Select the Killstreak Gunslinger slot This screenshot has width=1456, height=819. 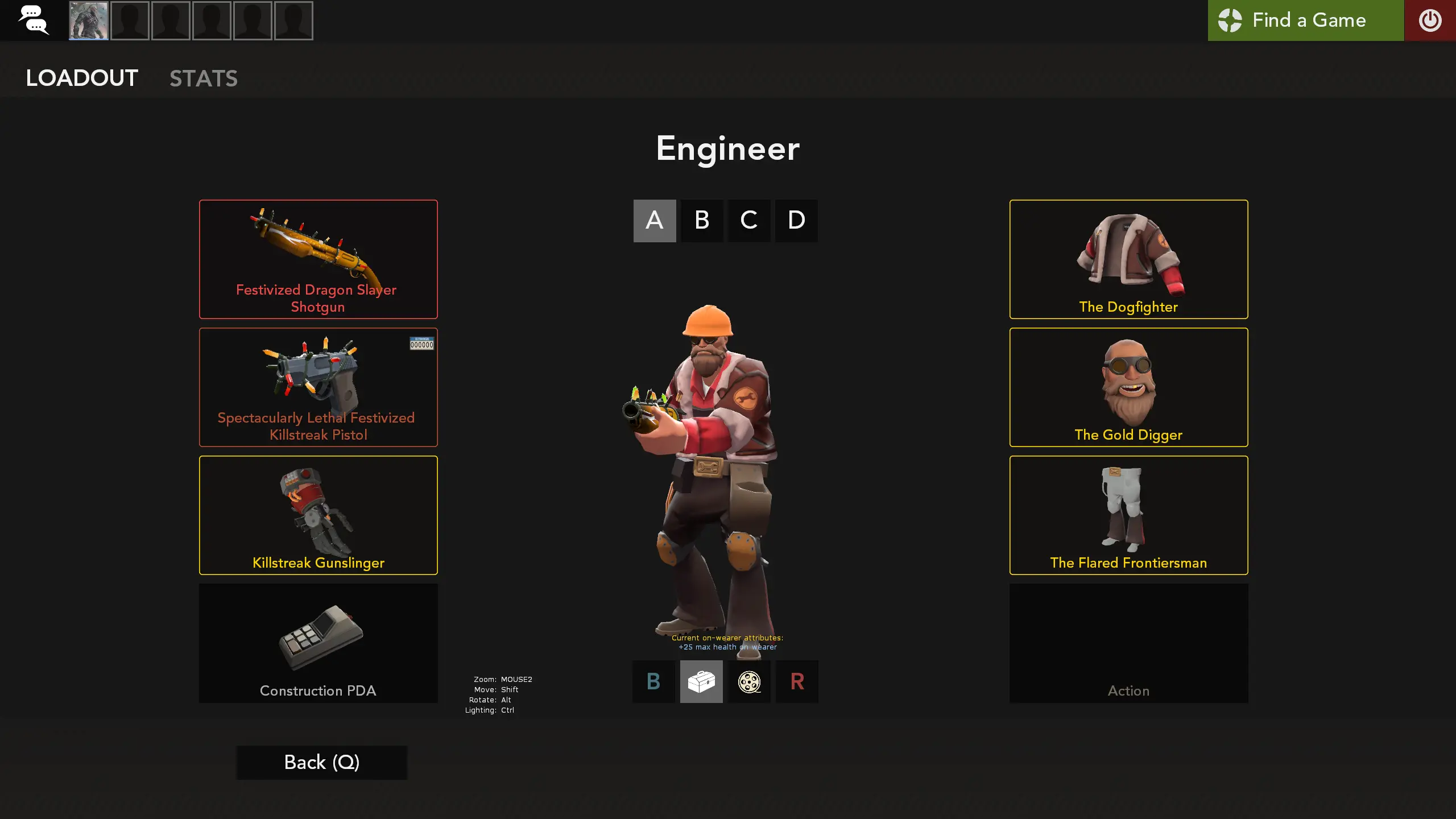pos(318,515)
